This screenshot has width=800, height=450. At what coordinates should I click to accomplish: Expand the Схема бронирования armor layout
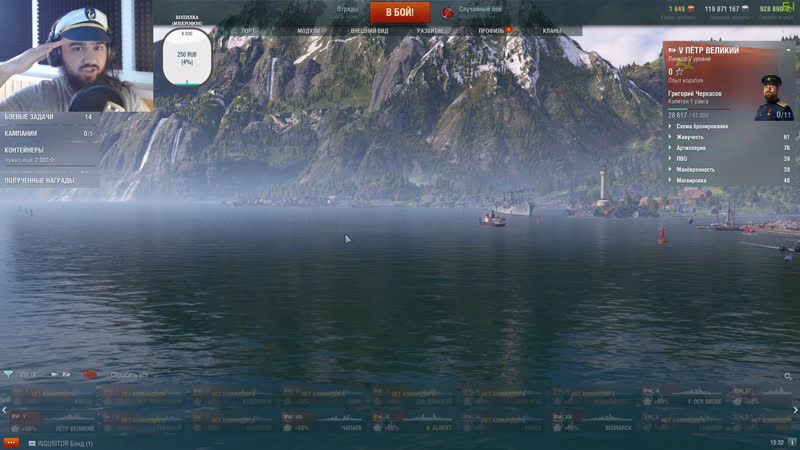[x=702, y=126]
